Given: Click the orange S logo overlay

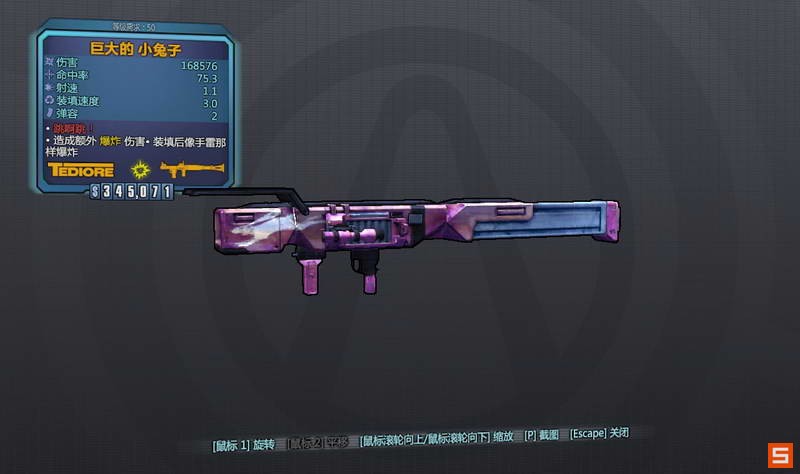Looking at the screenshot, I should click(780, 455).
